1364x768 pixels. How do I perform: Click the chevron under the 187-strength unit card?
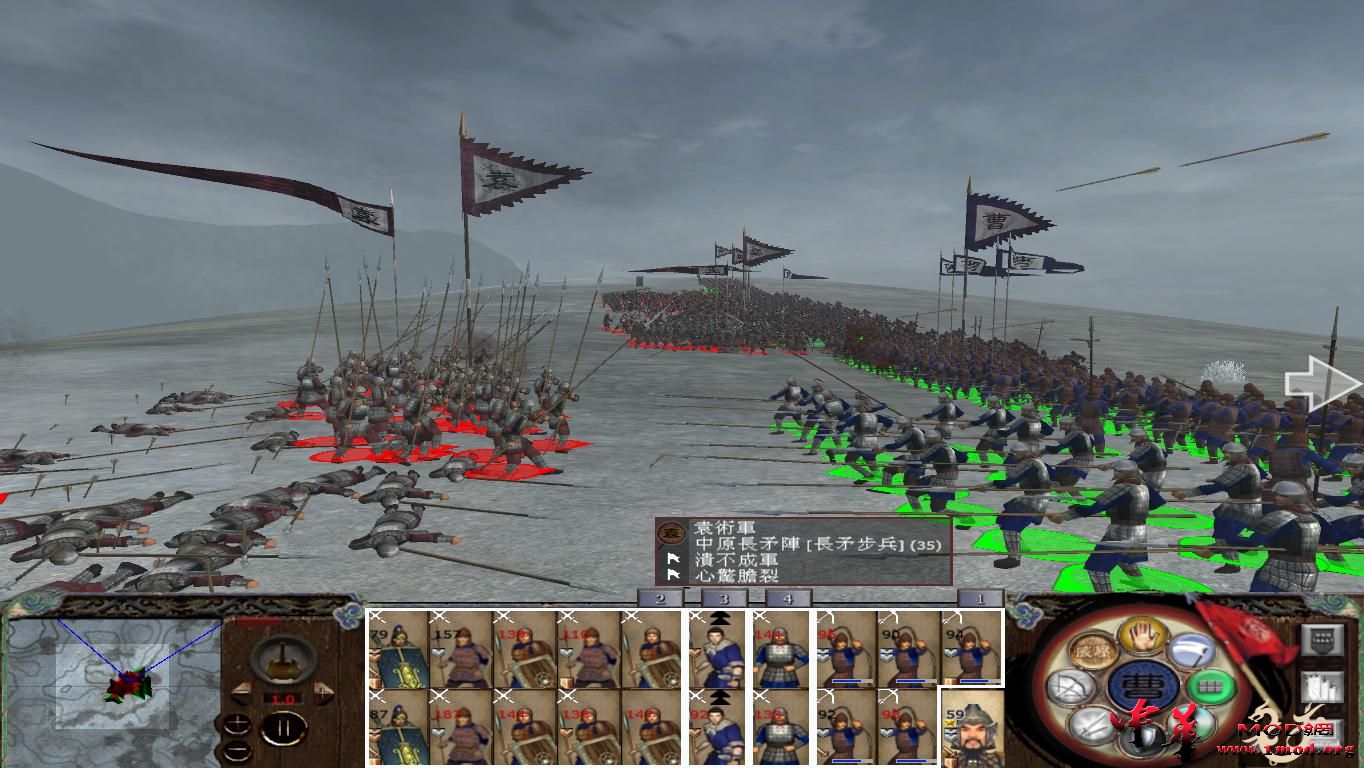tap(440, 731)
